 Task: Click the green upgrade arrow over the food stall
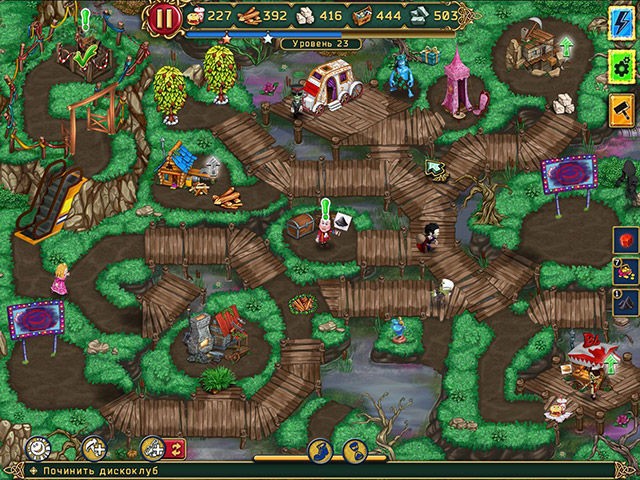pos(612,360)
